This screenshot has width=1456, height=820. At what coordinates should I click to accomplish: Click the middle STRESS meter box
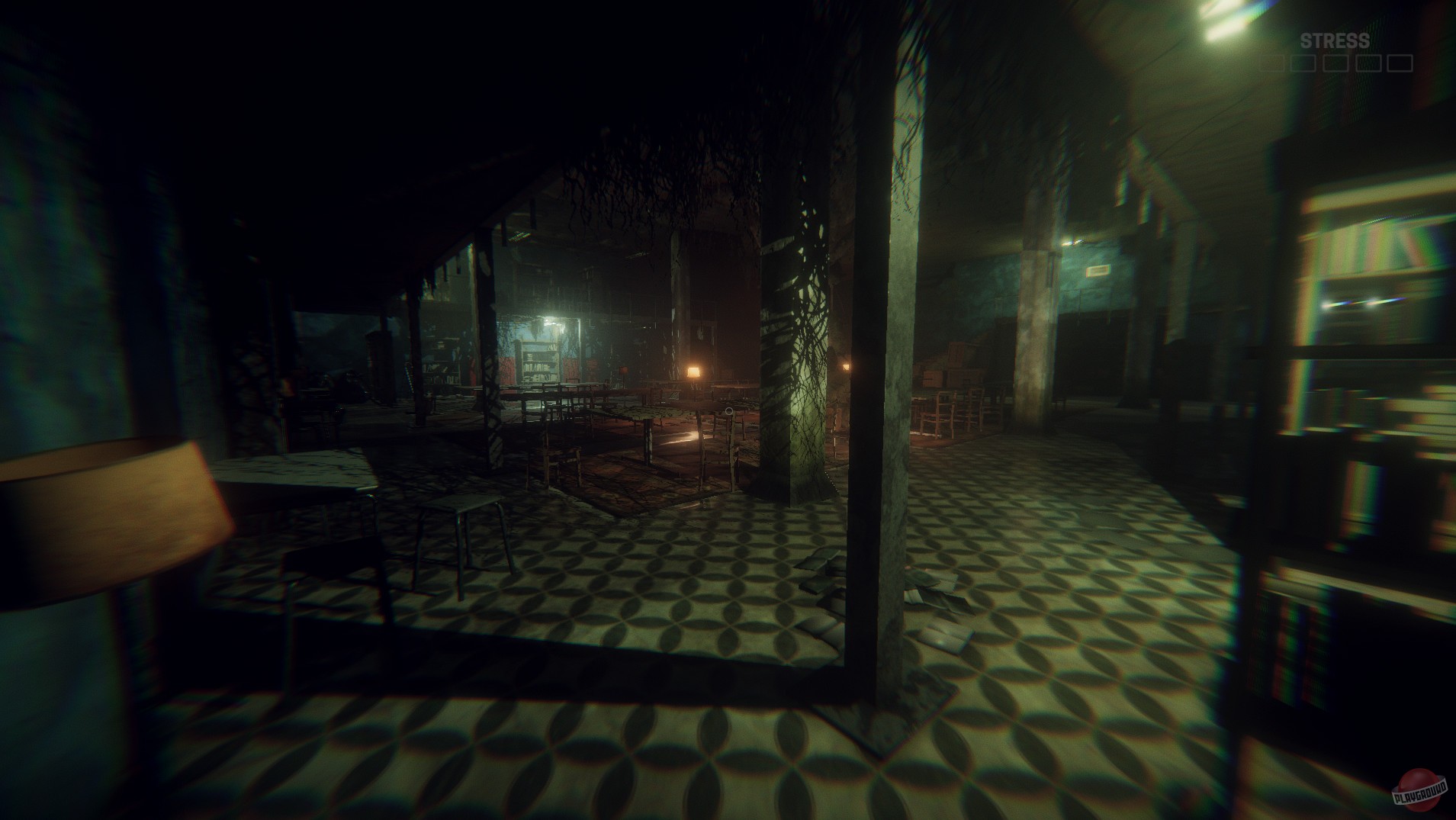[x=1336, y=65]
